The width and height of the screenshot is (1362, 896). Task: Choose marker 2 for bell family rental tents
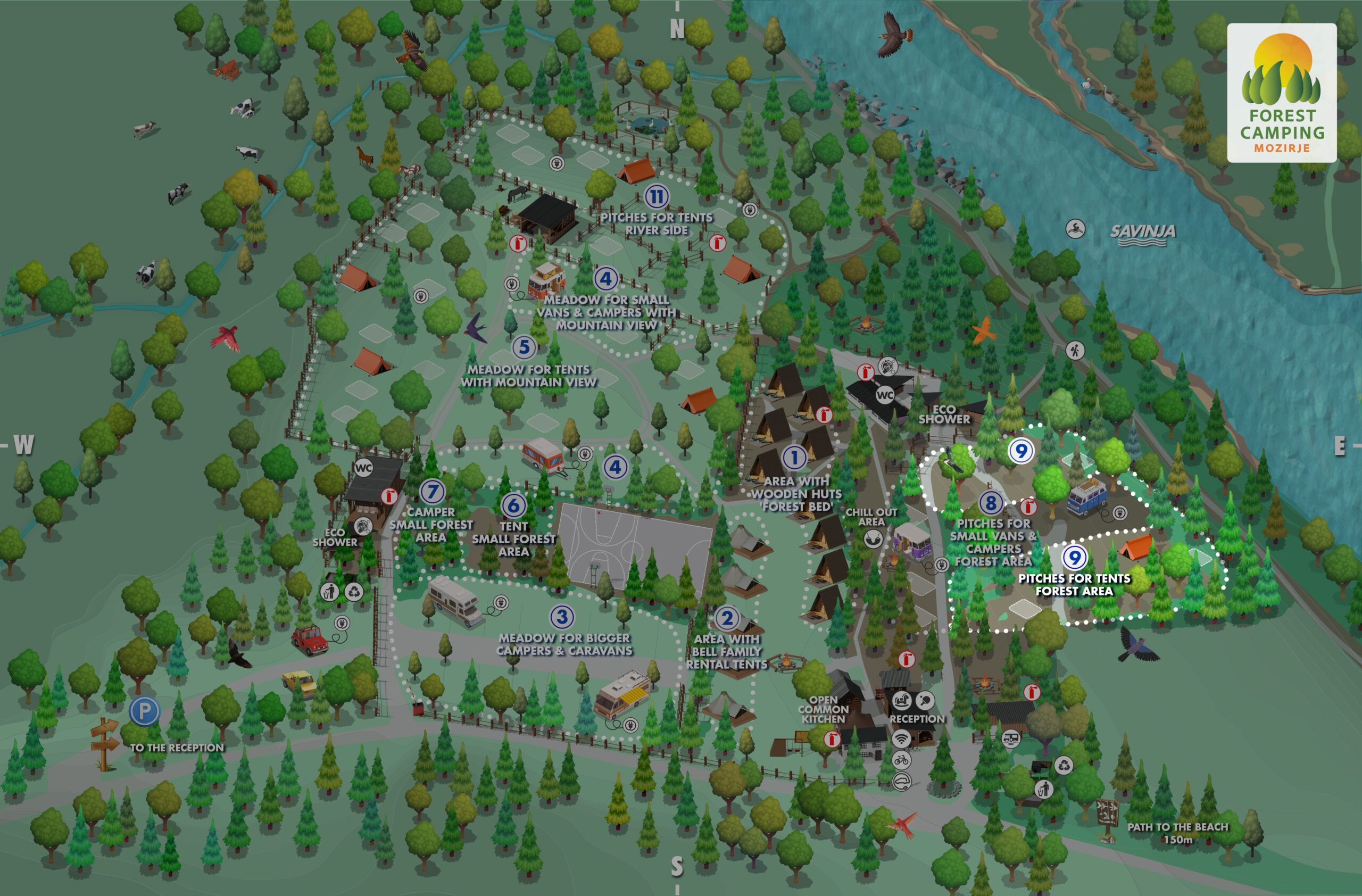pos(727,618)
